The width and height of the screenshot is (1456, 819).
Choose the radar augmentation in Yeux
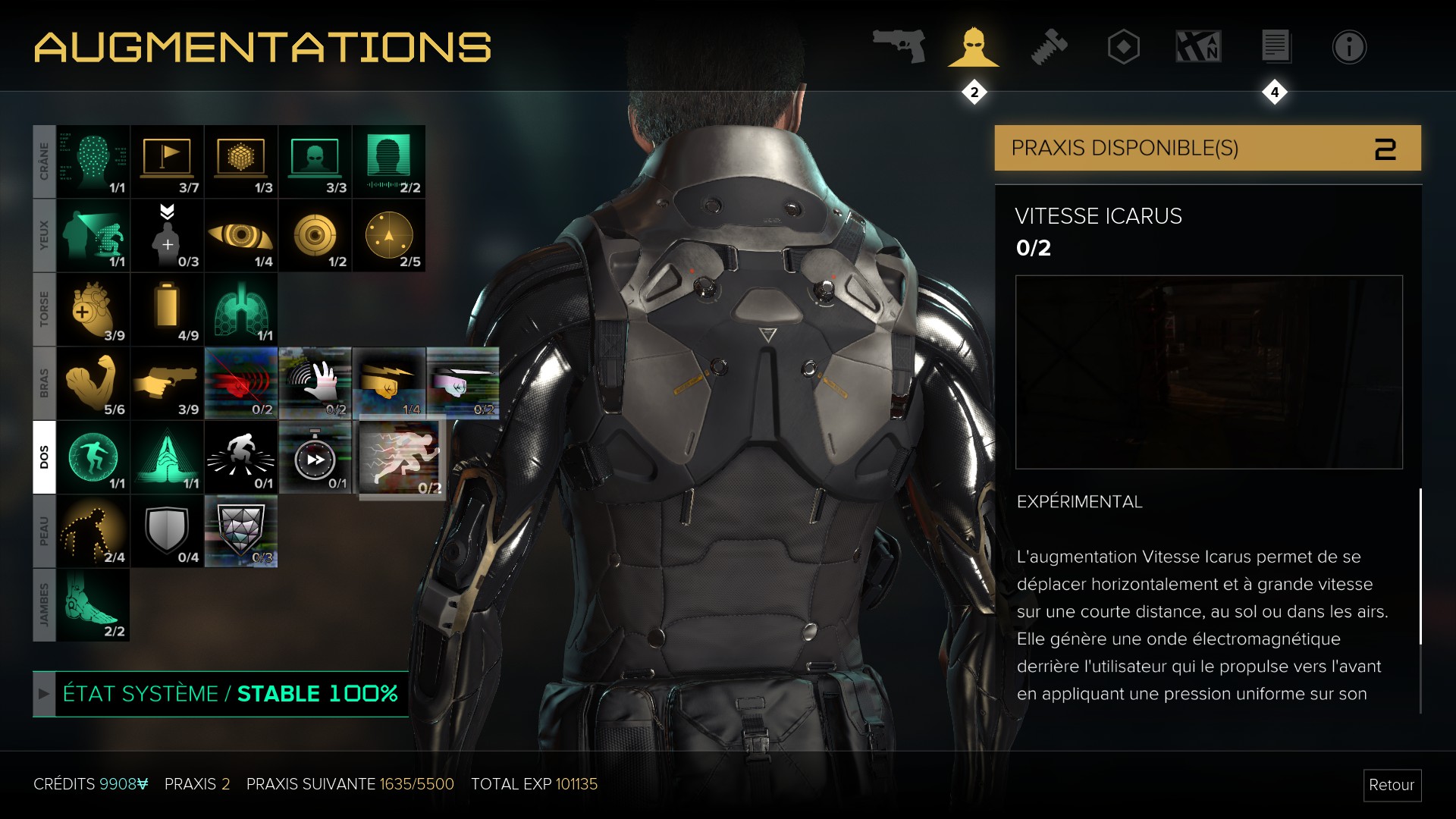(x=389, y=236)
